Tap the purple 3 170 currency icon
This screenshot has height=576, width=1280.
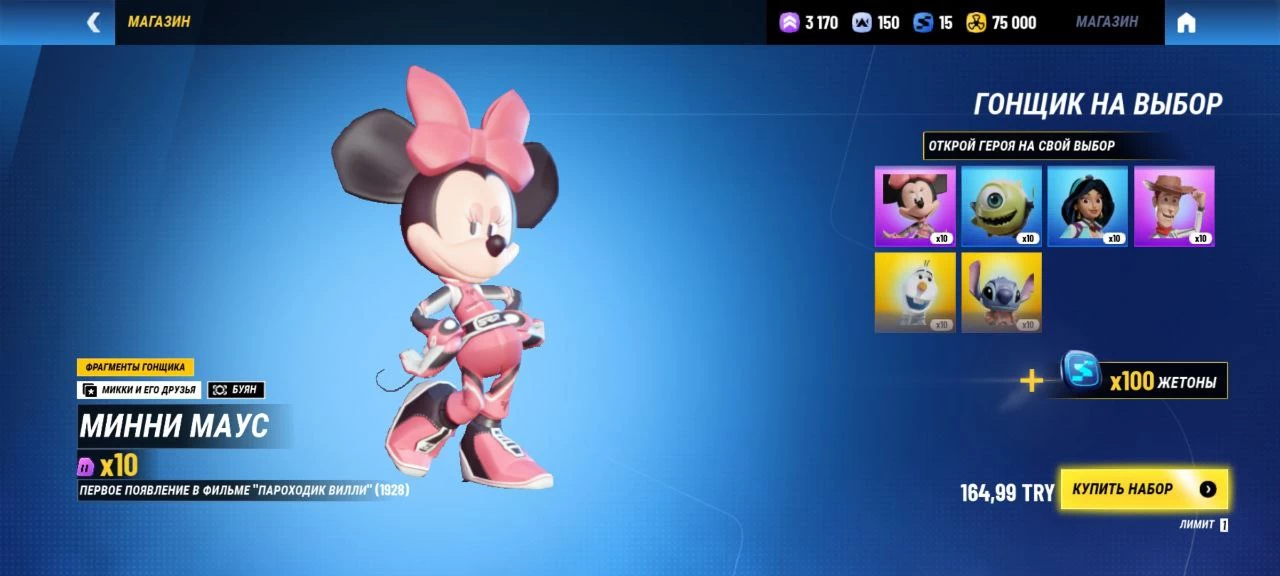[x=790, y=22]
